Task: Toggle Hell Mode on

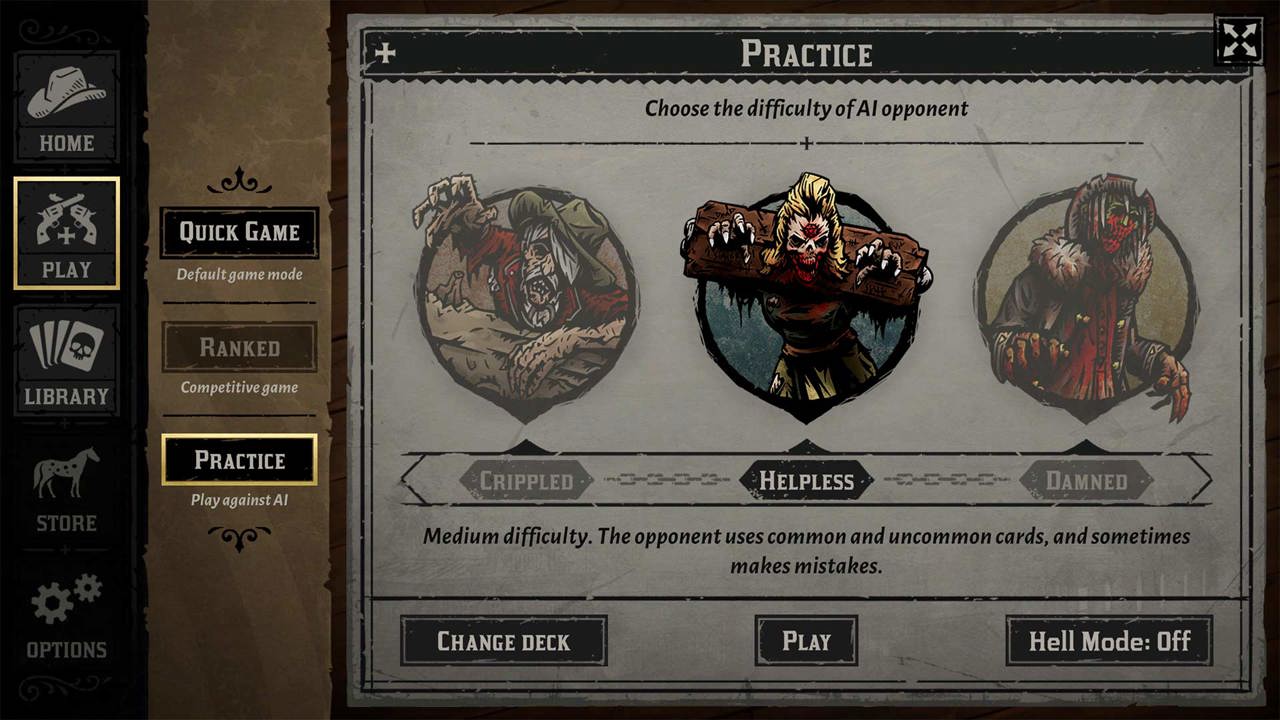Action: 1109,641
